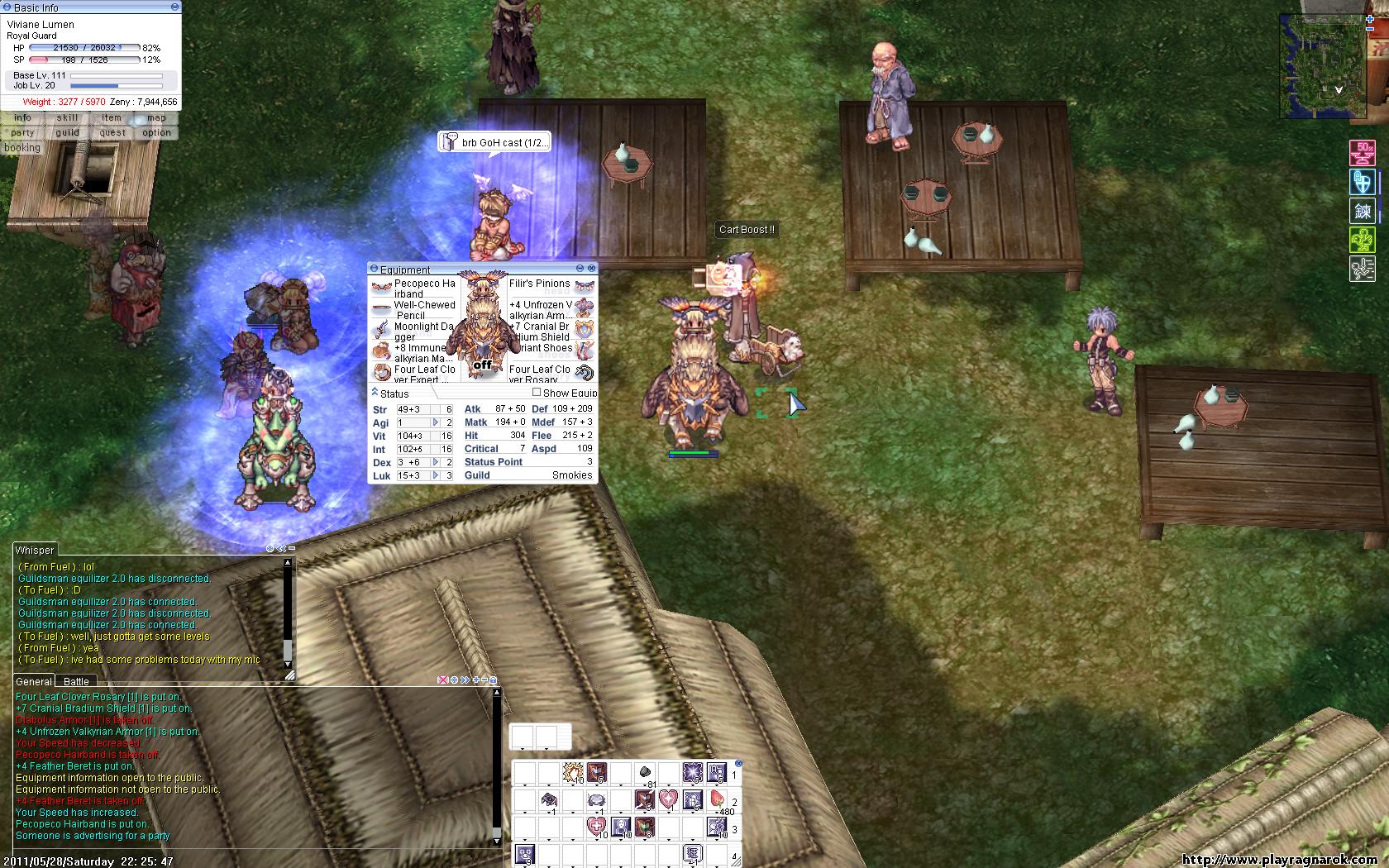Minimize the Basic Info window

click(174, 7)
